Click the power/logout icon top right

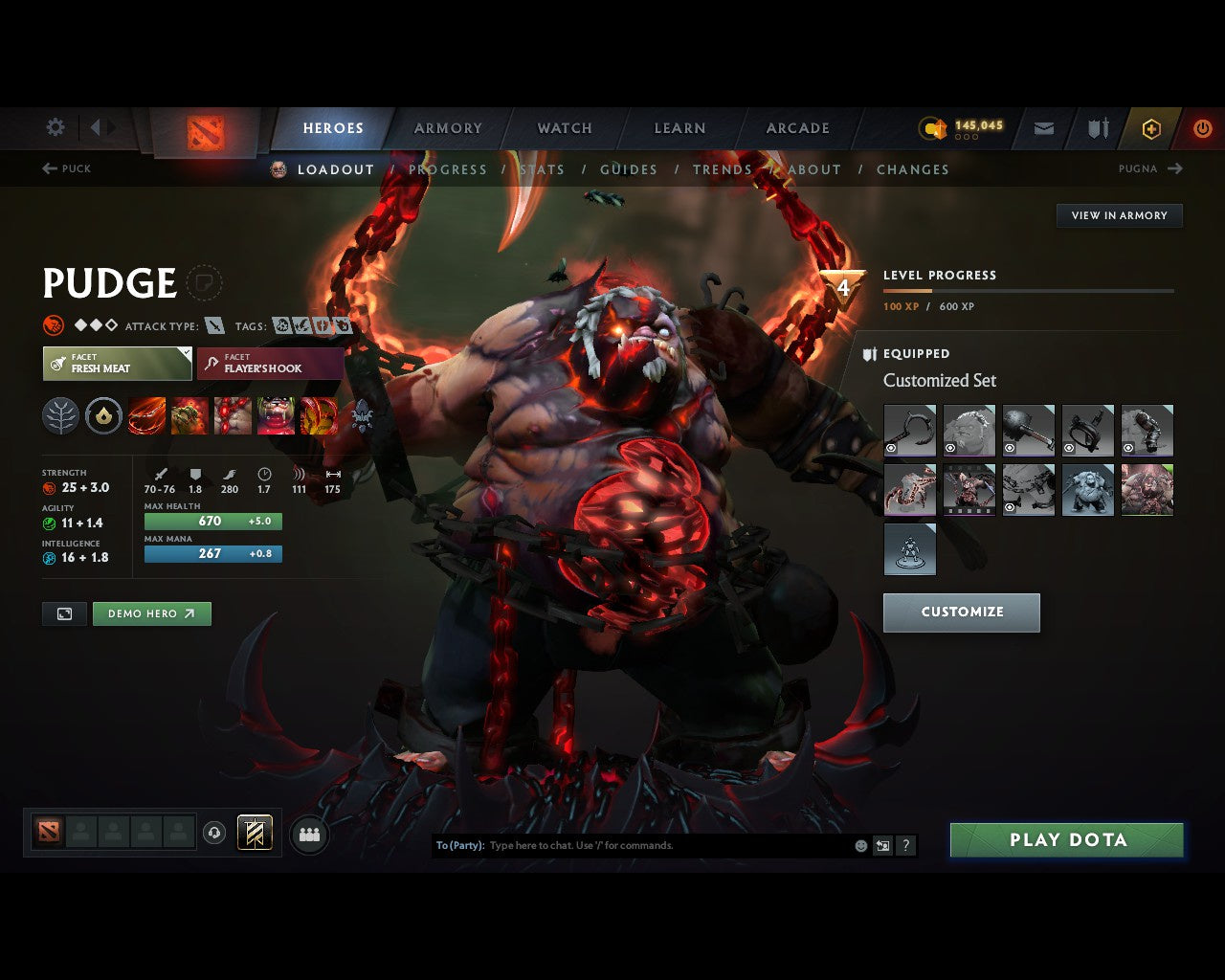pyautogui.click(x=1203, y=128)
